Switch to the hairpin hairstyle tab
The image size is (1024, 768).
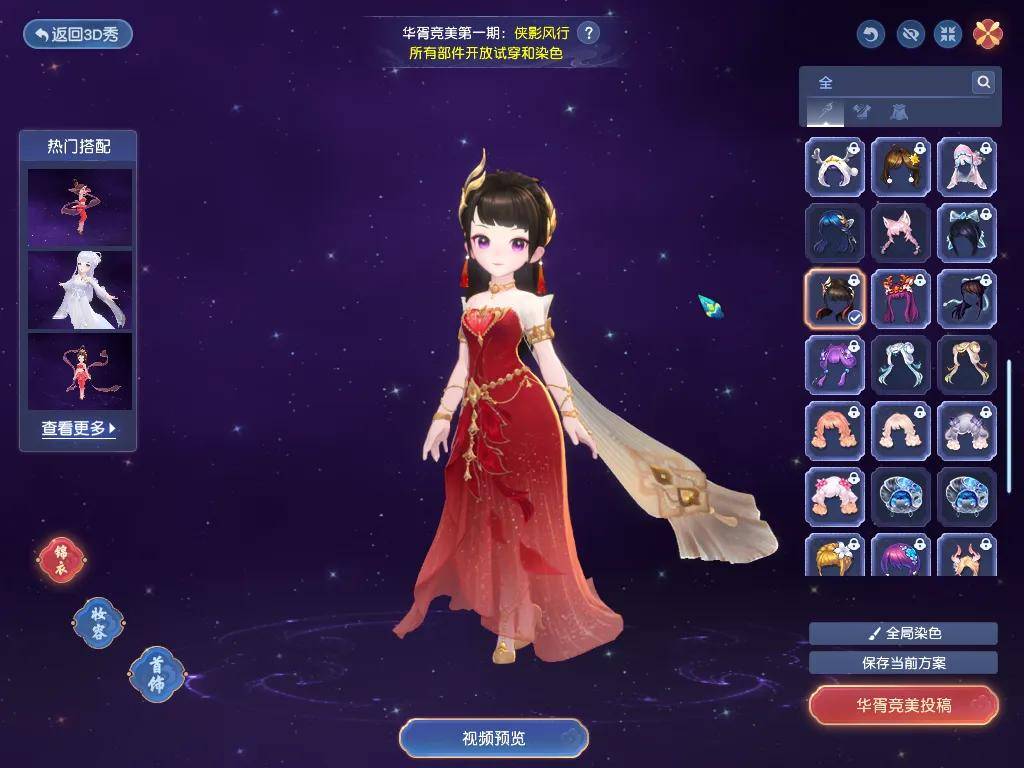pyautogui.click(x=825, y=112)
